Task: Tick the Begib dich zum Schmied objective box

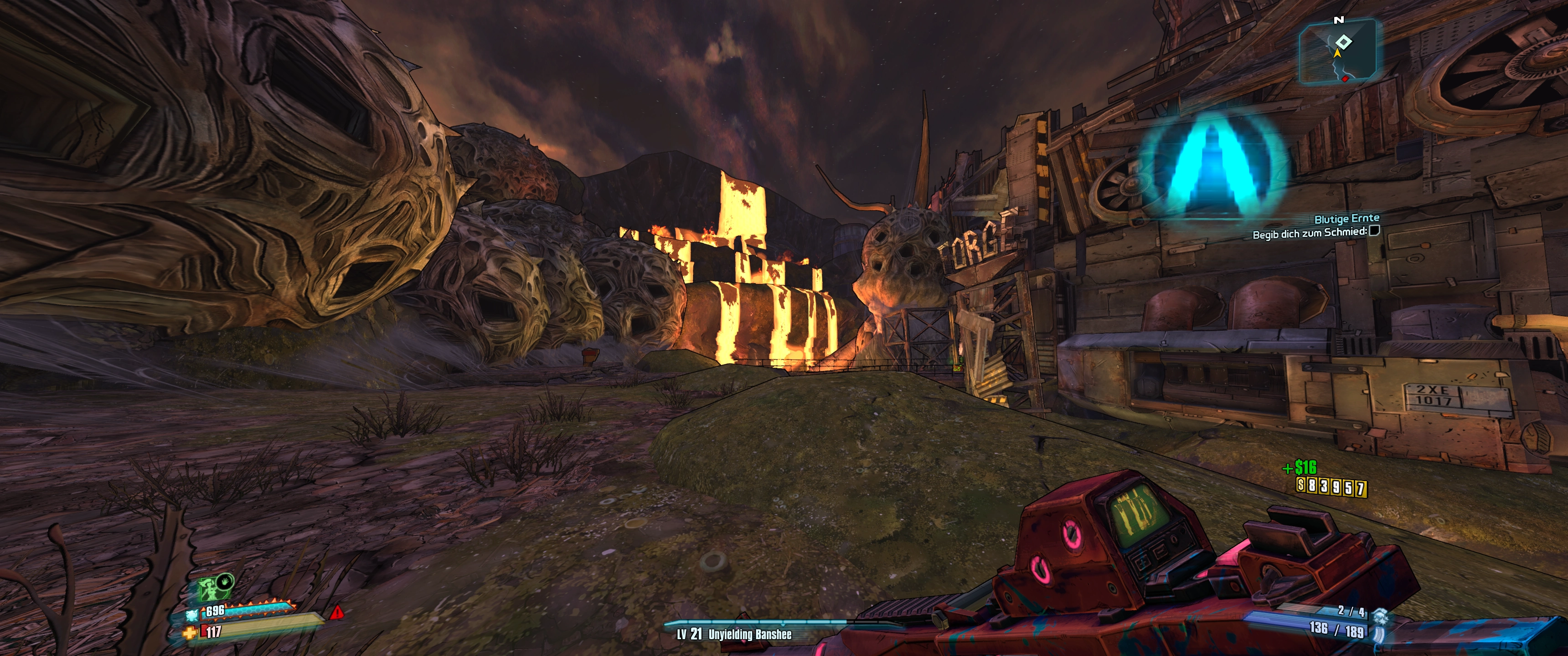Action: [x=1374, y=231]
